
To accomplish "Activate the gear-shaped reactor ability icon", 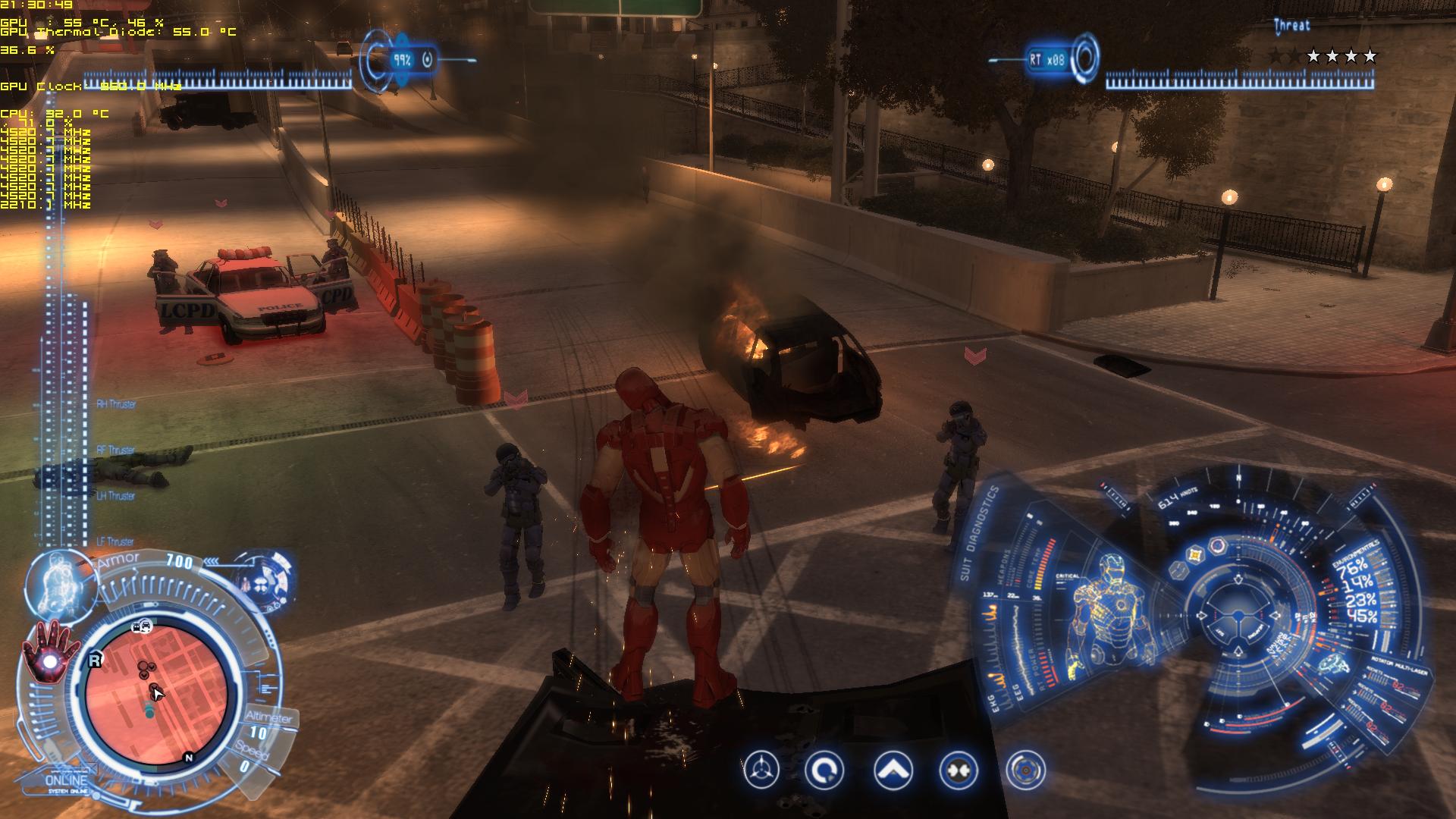I will click(1025, 770).
